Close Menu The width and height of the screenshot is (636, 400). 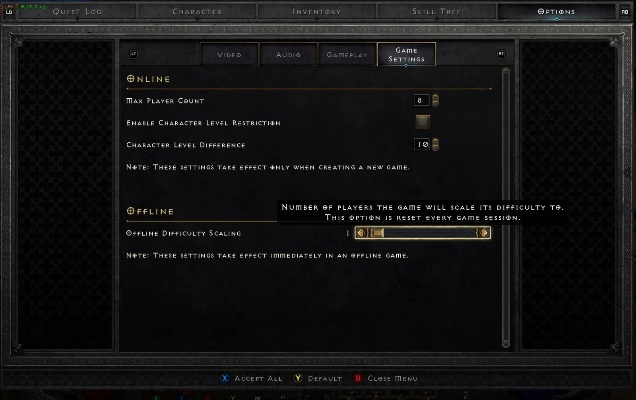click(x=386, y=379)
